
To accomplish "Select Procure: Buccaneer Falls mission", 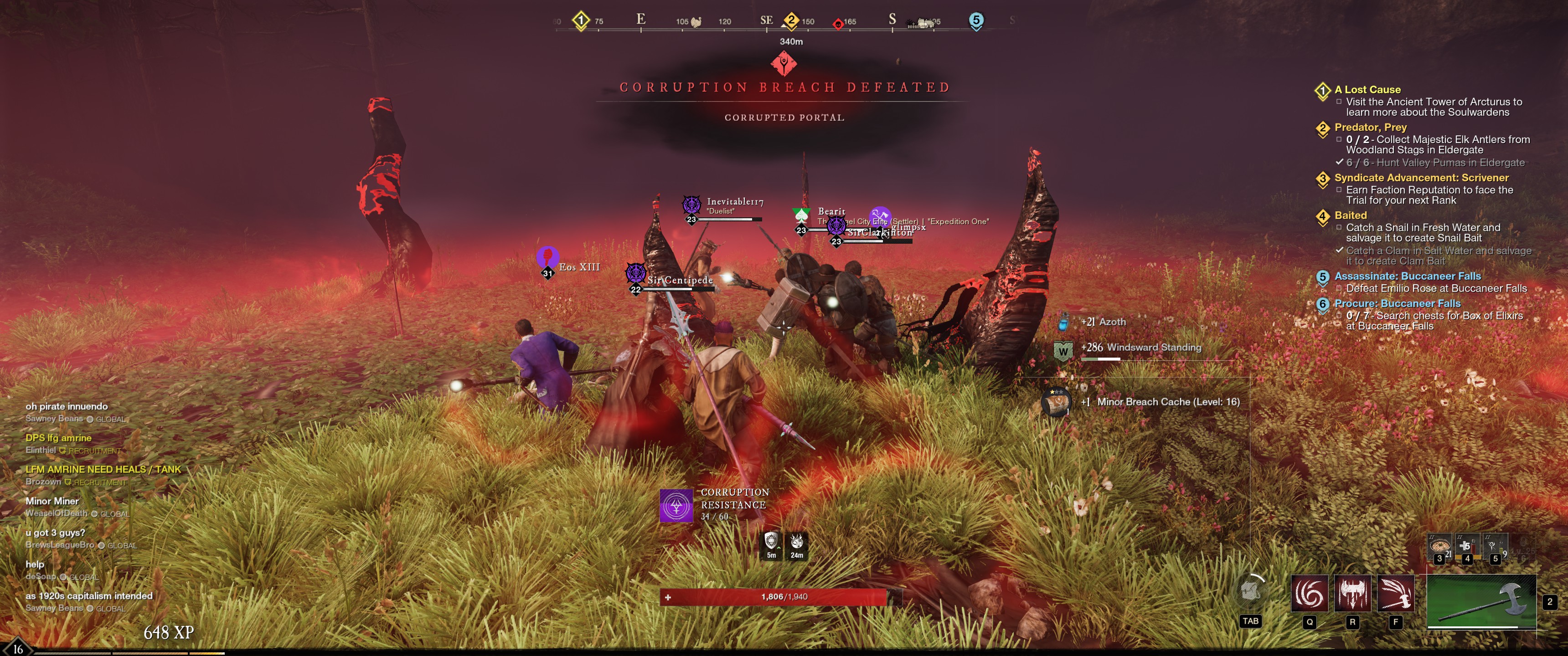I will 1397,304.
